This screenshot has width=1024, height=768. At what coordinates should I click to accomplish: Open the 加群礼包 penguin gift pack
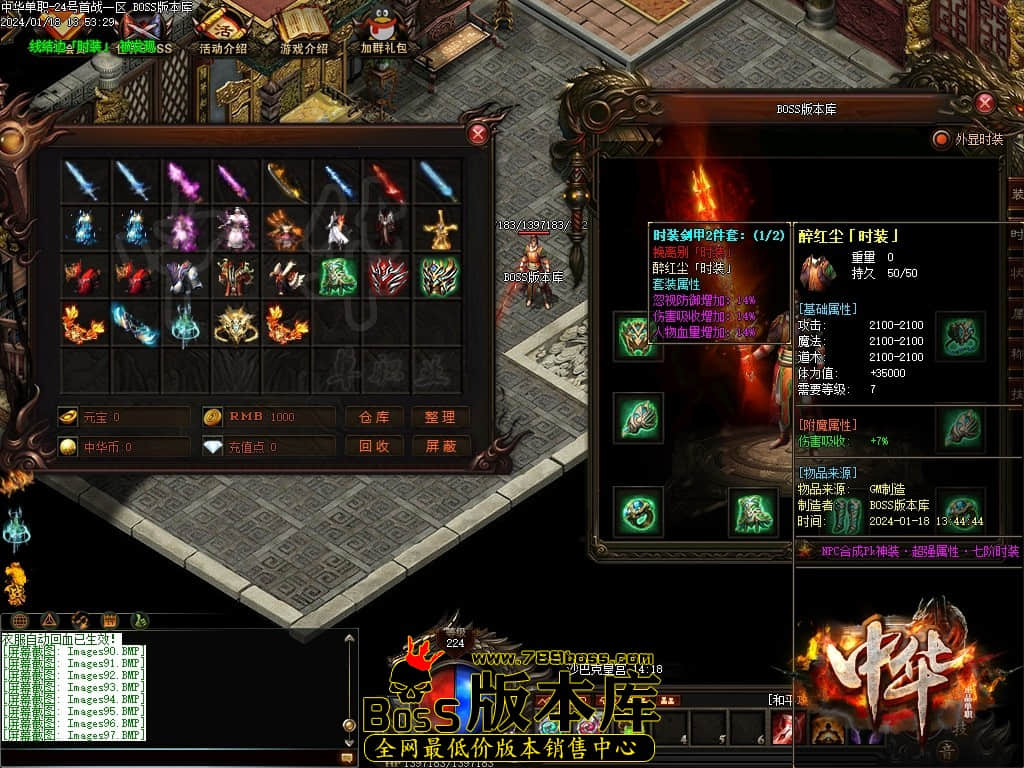383,30
